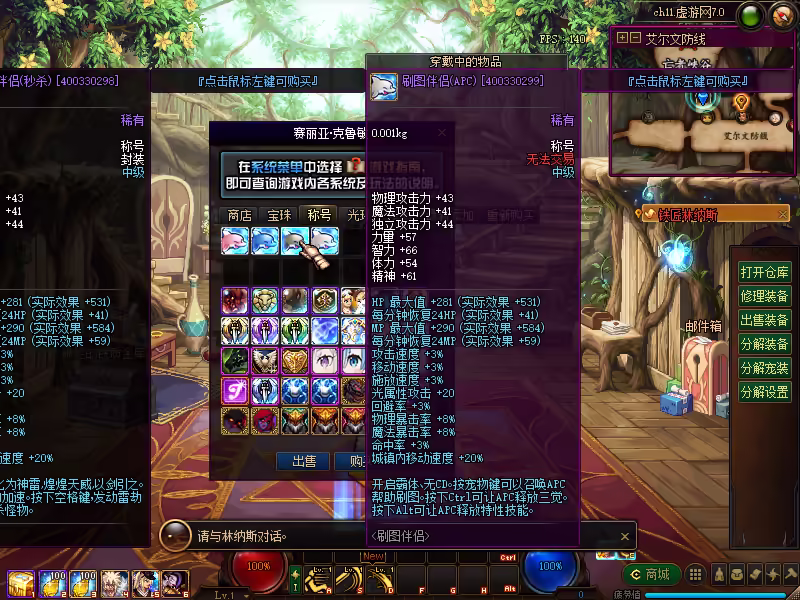The image size is (800, 600).
Task: Select the purple J icon in shop grid
Action: click(236, 388)
